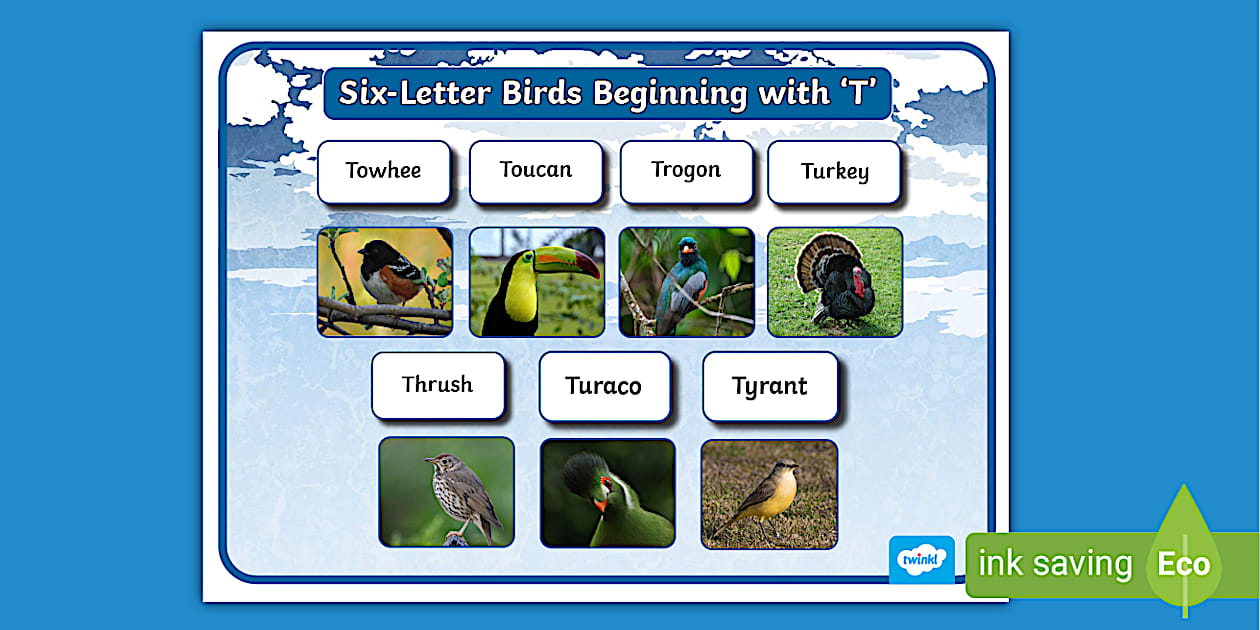Select the Towhee word card

click(x=384, y=171)
